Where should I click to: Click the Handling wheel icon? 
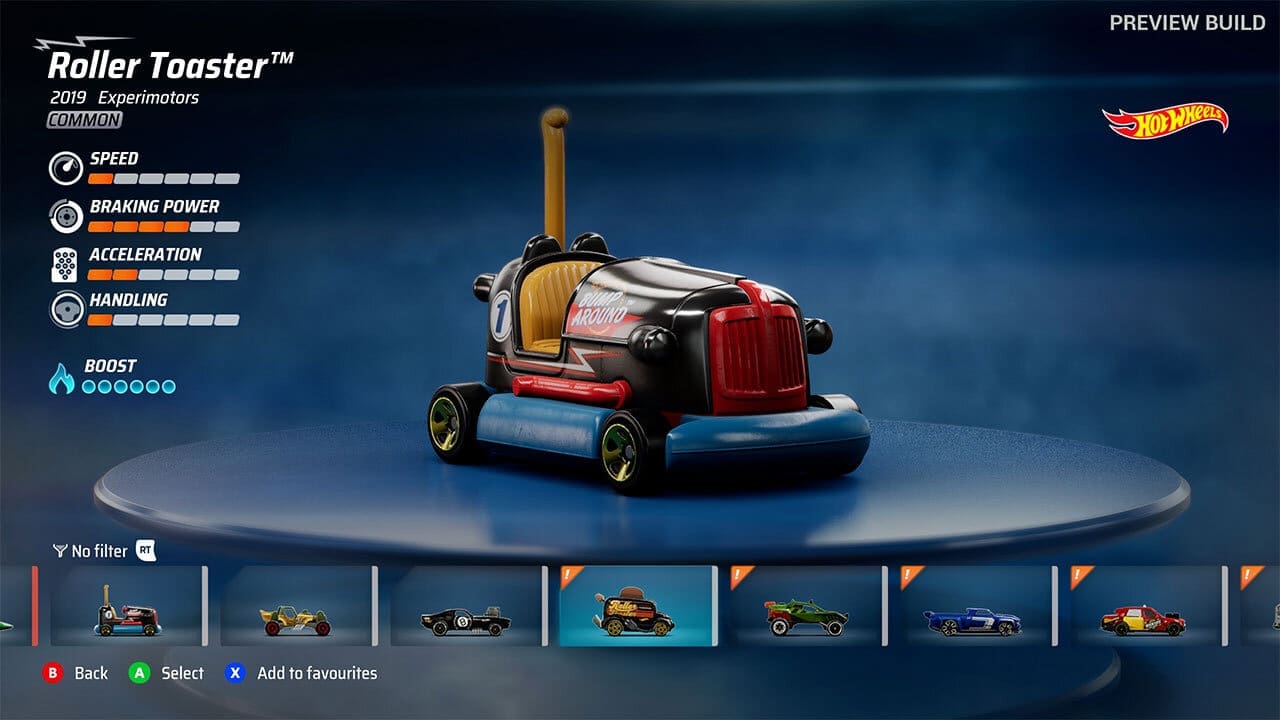(66, 309)
